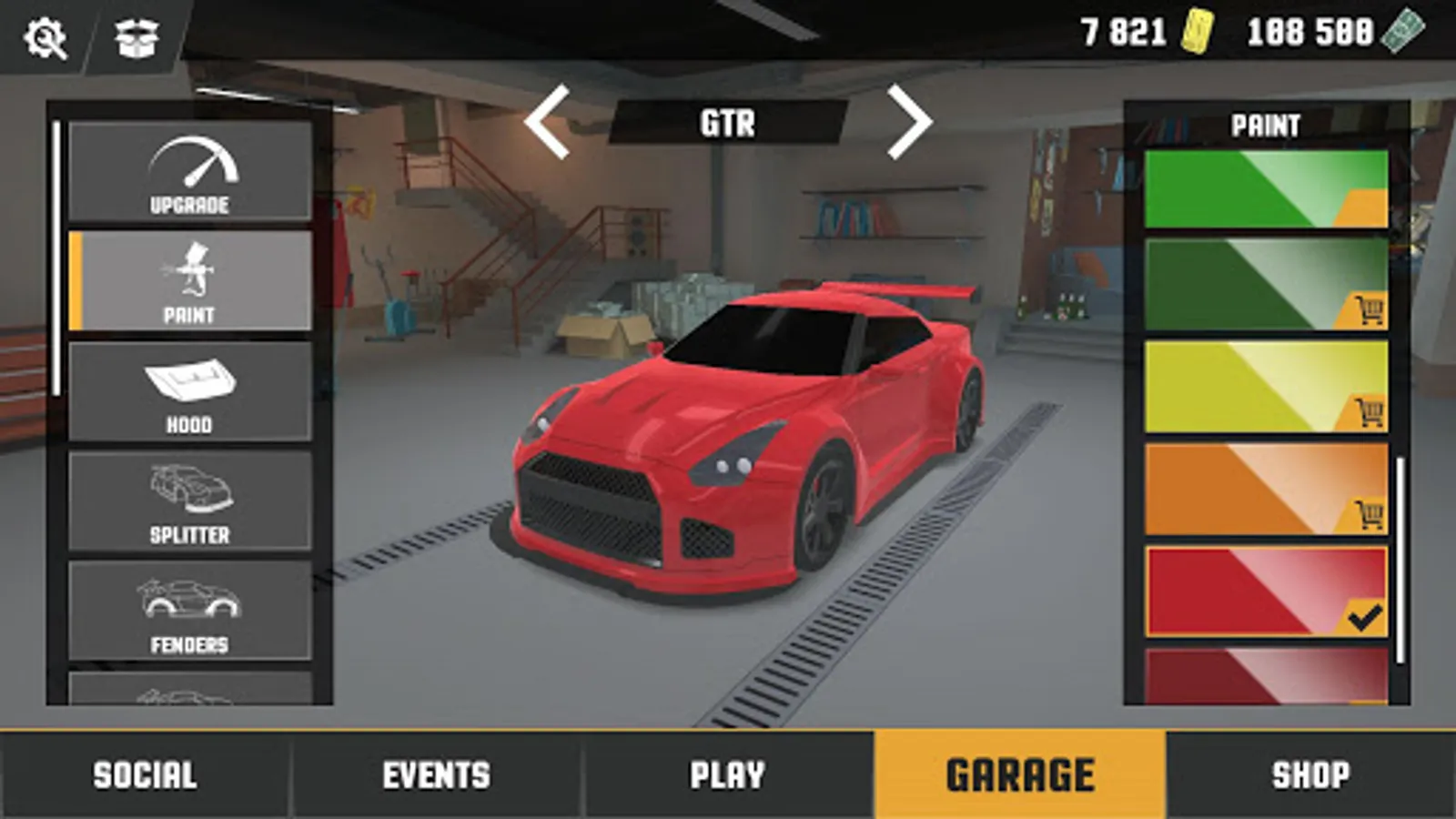The height and width of the screenshot is (819, 1456).
Task: Switch to the Events tab
Action: pyautogui.click(x=435, y=774)
